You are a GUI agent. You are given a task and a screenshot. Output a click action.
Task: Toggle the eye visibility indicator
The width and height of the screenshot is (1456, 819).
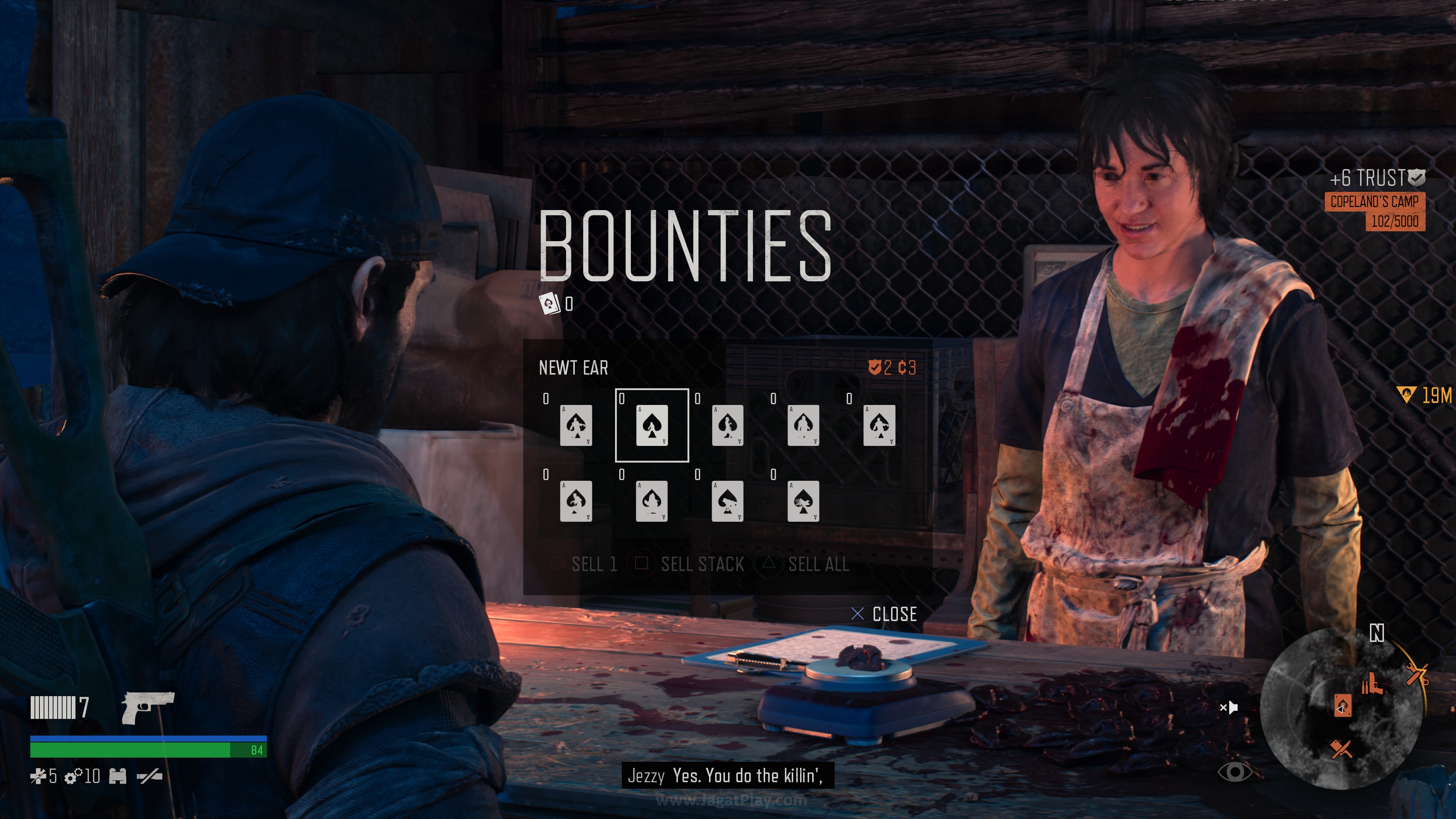point(1235,772)
